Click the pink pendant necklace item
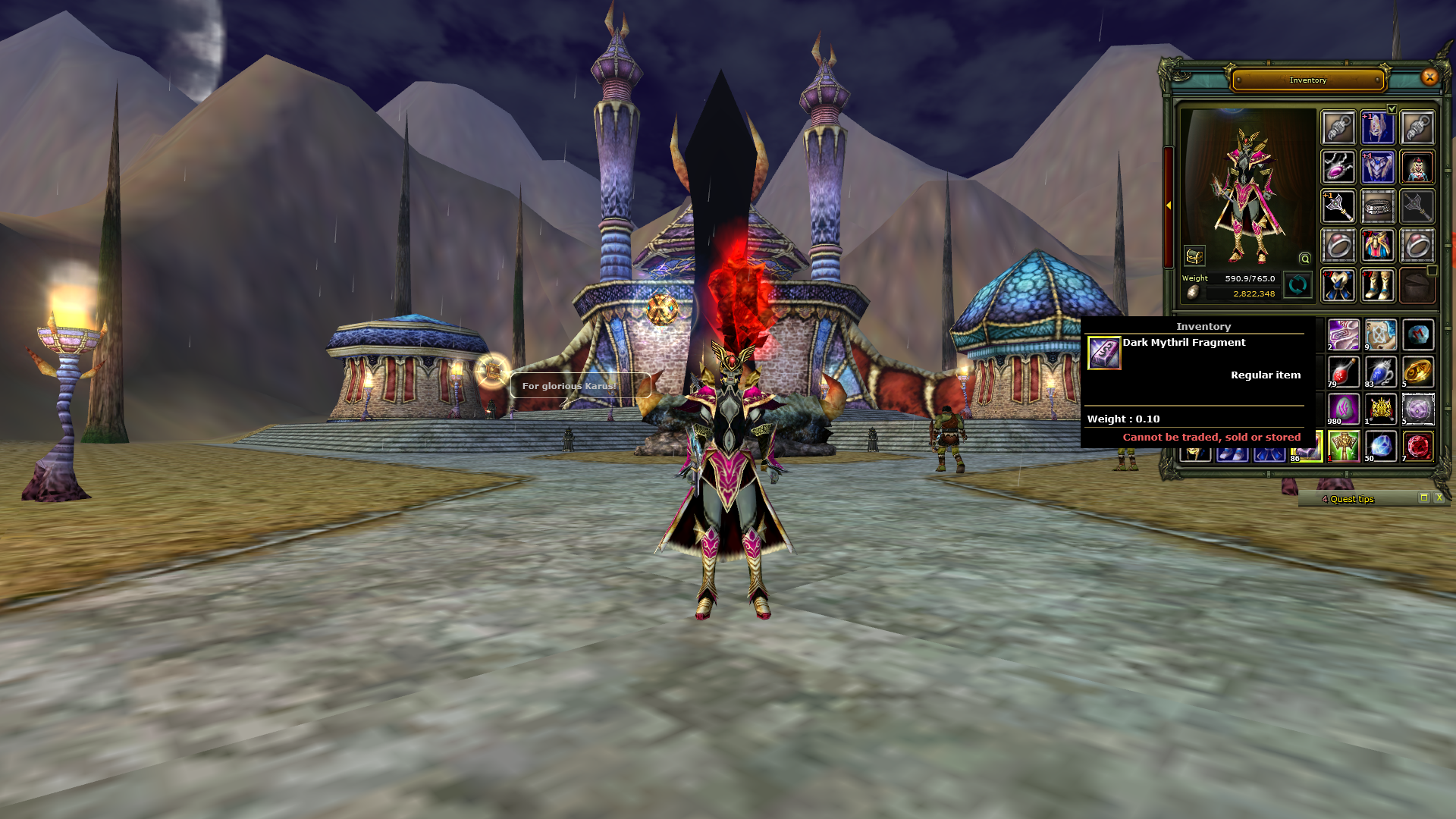This screenshot has width=1456, height=819. pos(1338,168)
